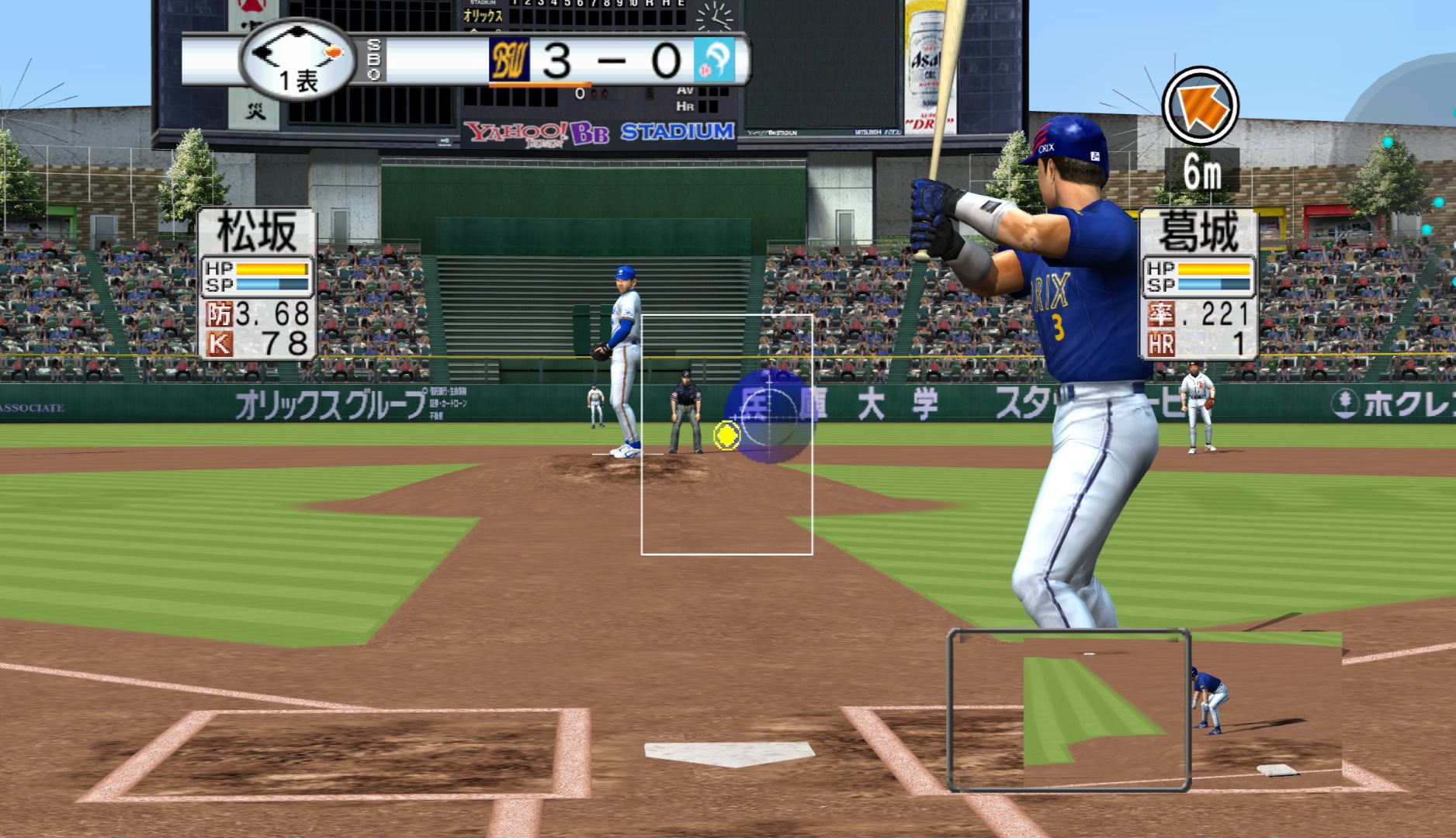
Task: Click the orange wind direction arrow icon
Action: 1200,105
